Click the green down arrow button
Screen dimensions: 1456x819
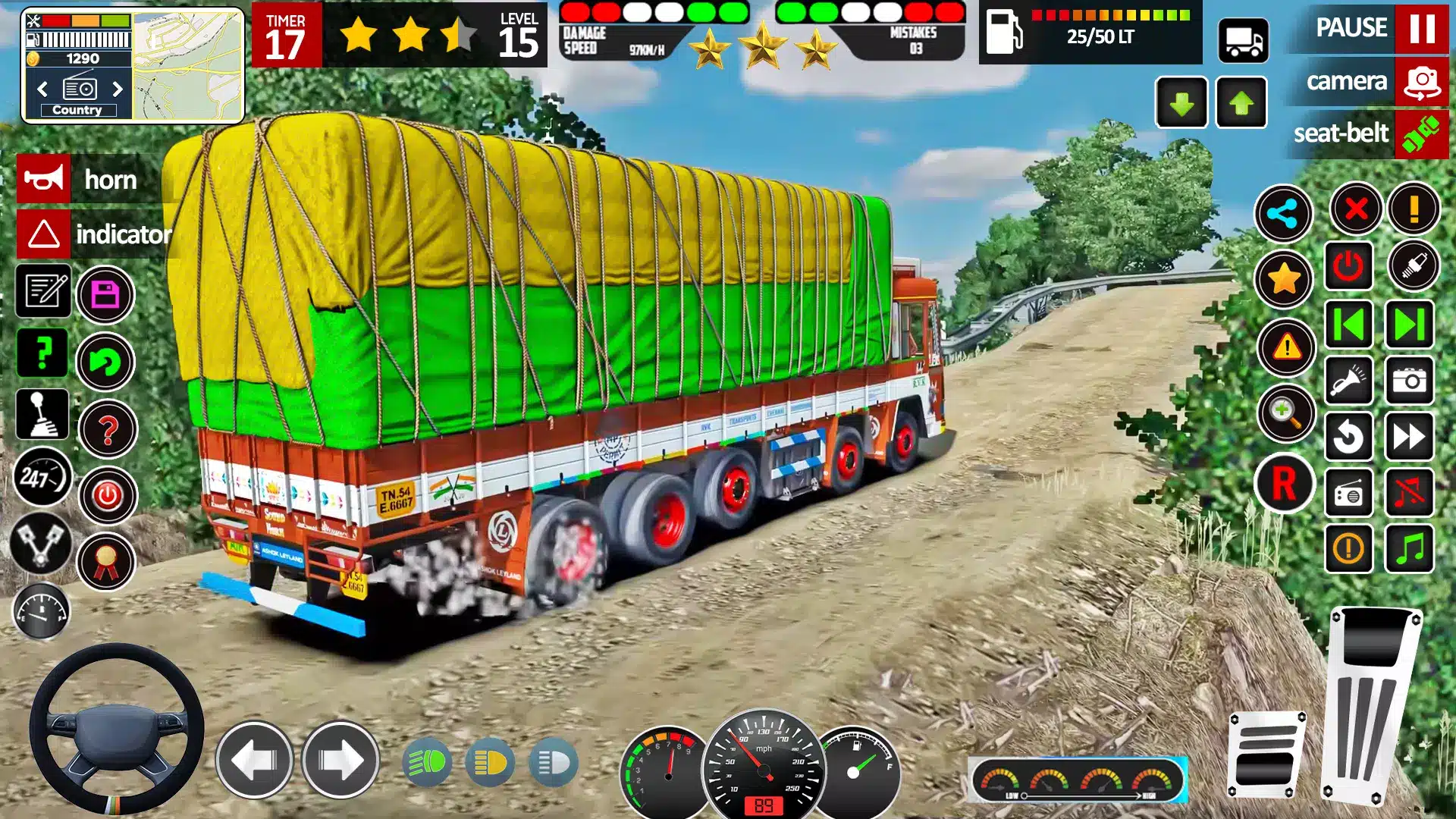pos(1181,103)
